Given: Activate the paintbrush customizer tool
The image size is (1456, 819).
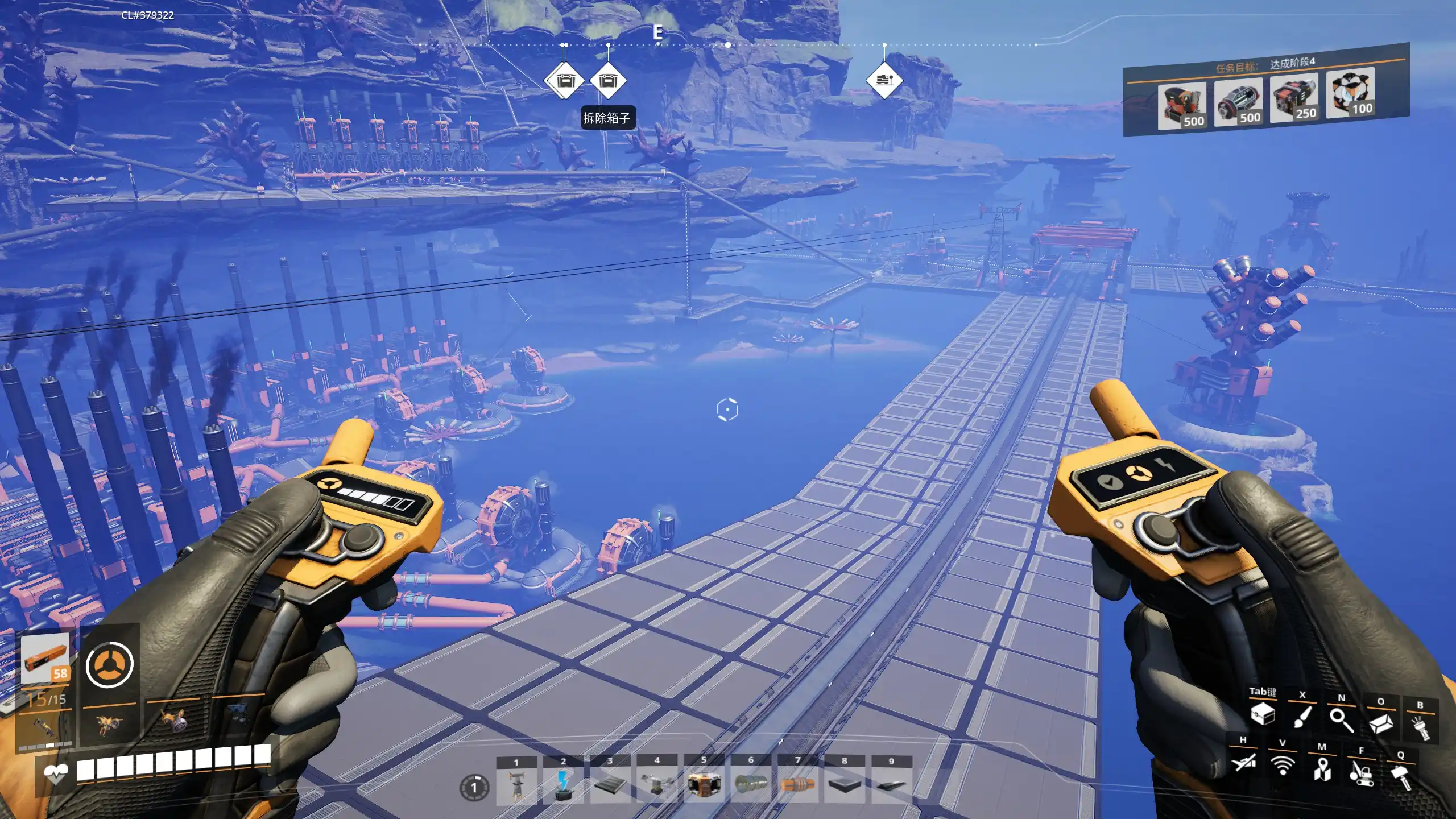Looking at the screenshot, I should coord(1302,717).
